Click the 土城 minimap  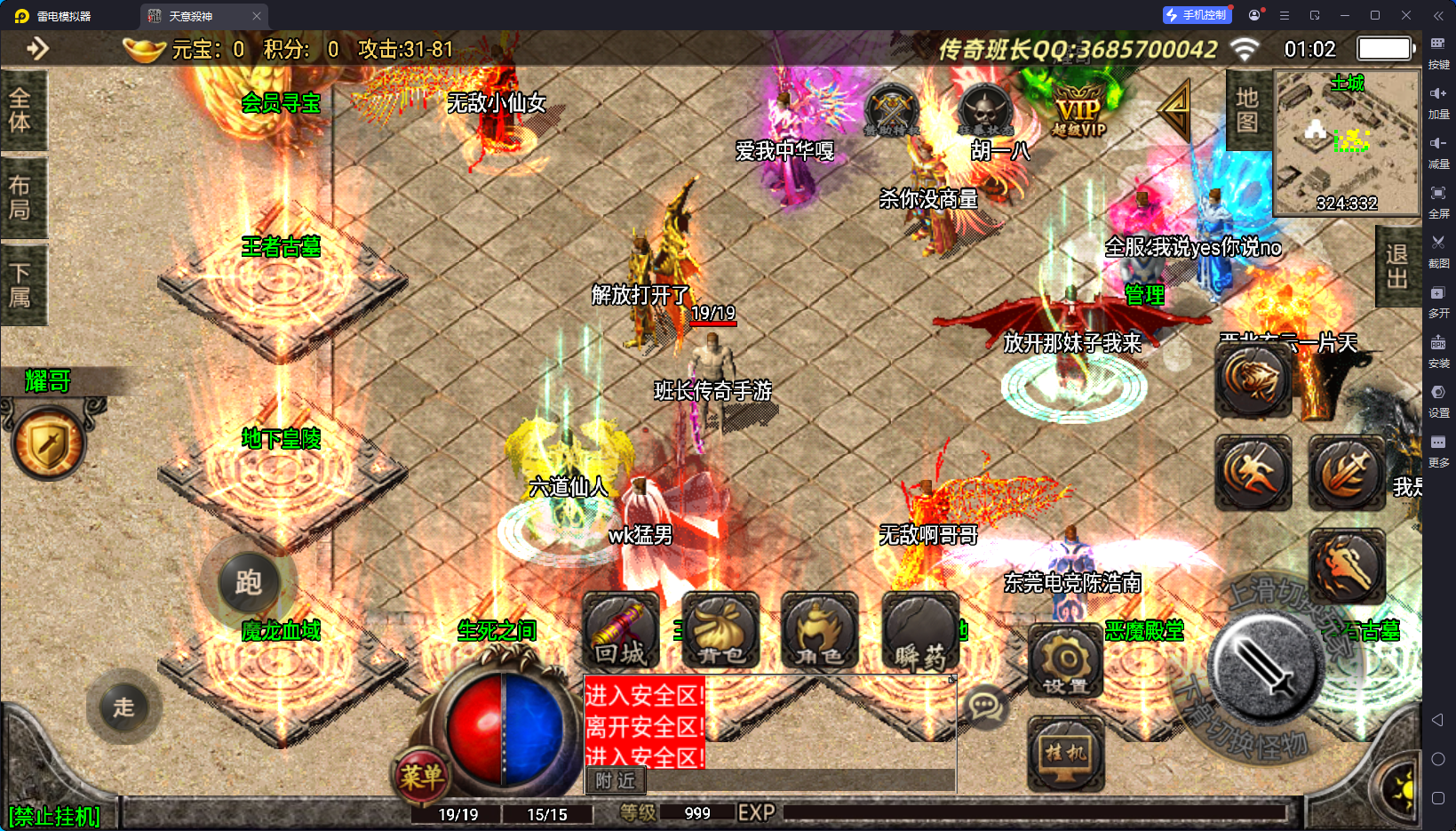click(1346, 142)
